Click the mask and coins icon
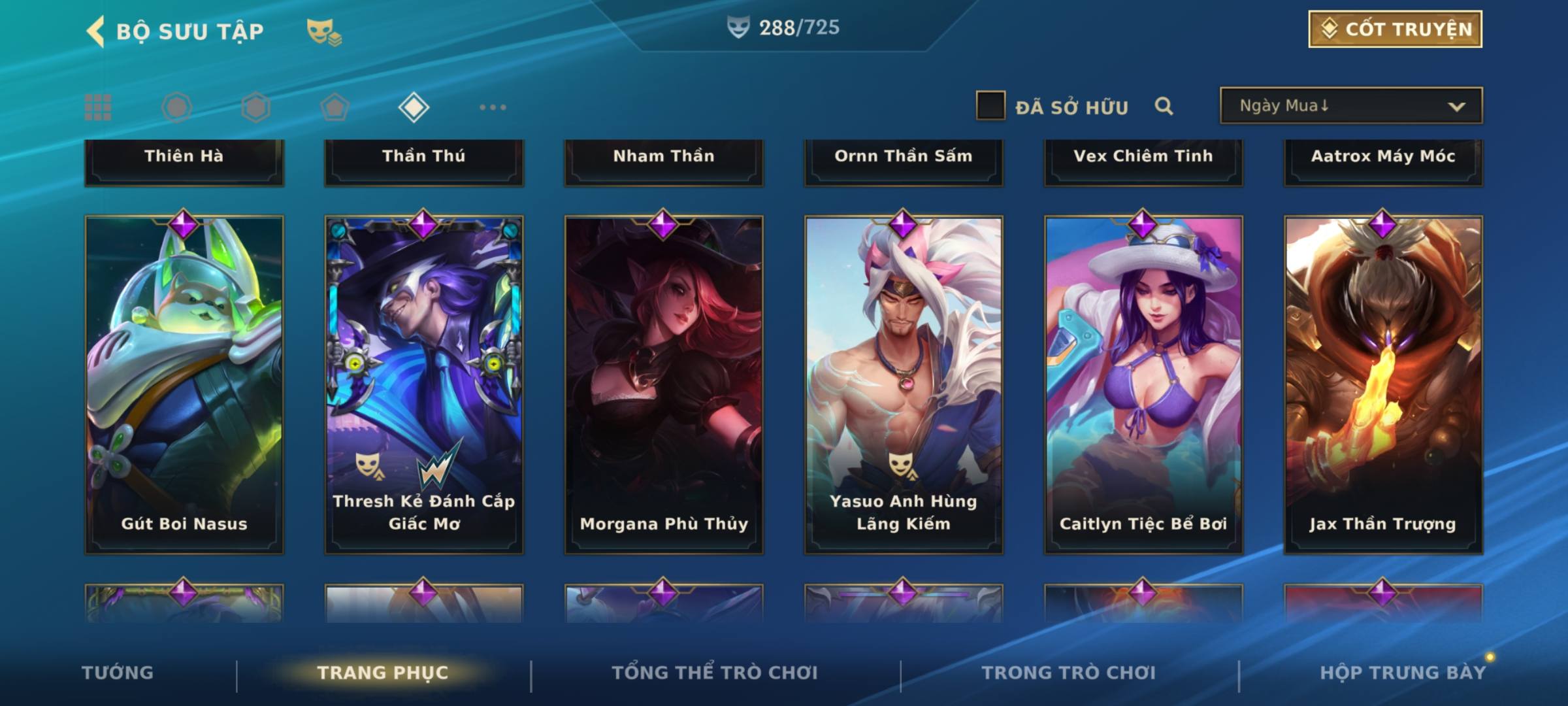 (x=324, y=31)
